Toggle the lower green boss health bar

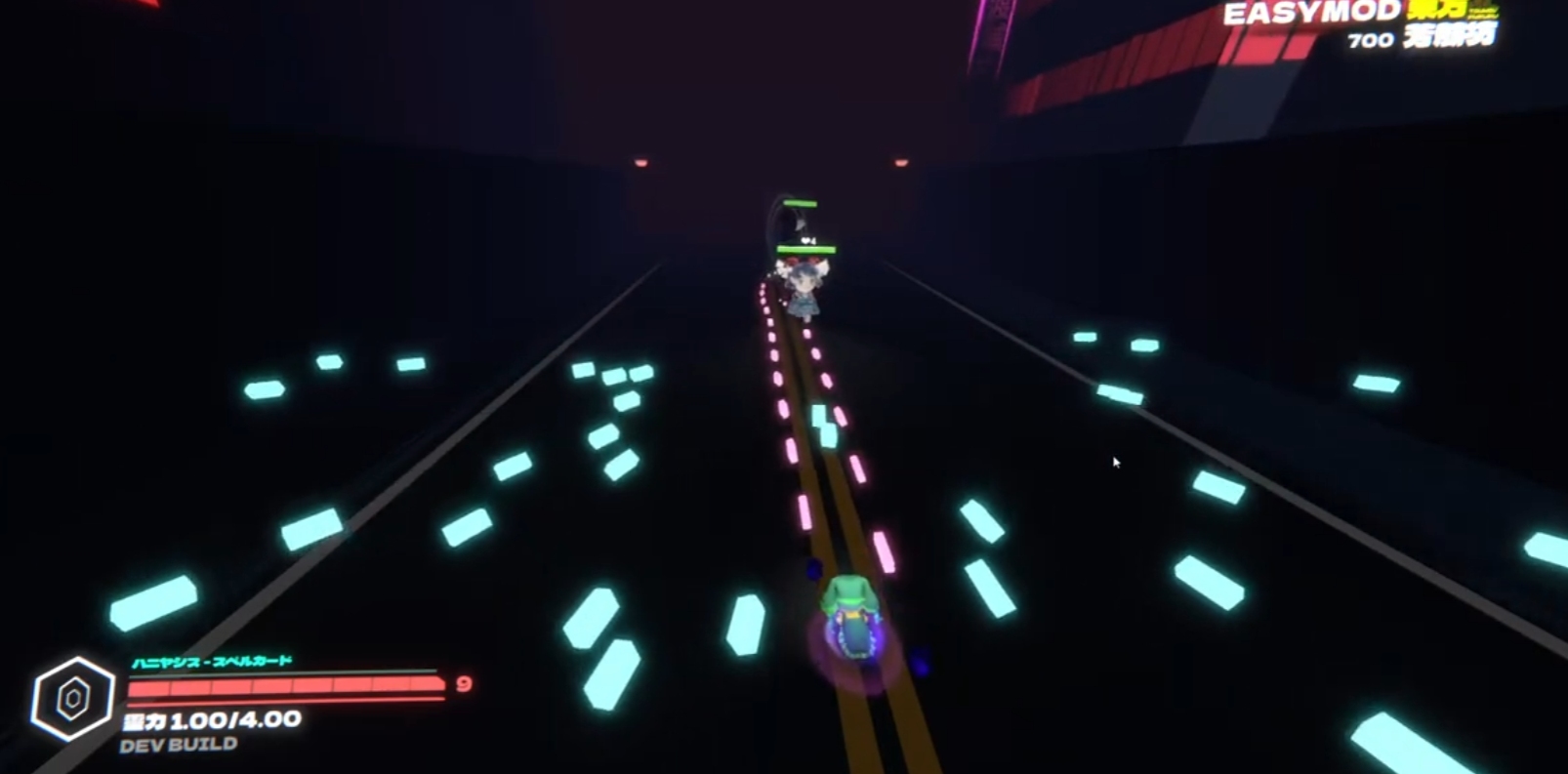point(807,249)
